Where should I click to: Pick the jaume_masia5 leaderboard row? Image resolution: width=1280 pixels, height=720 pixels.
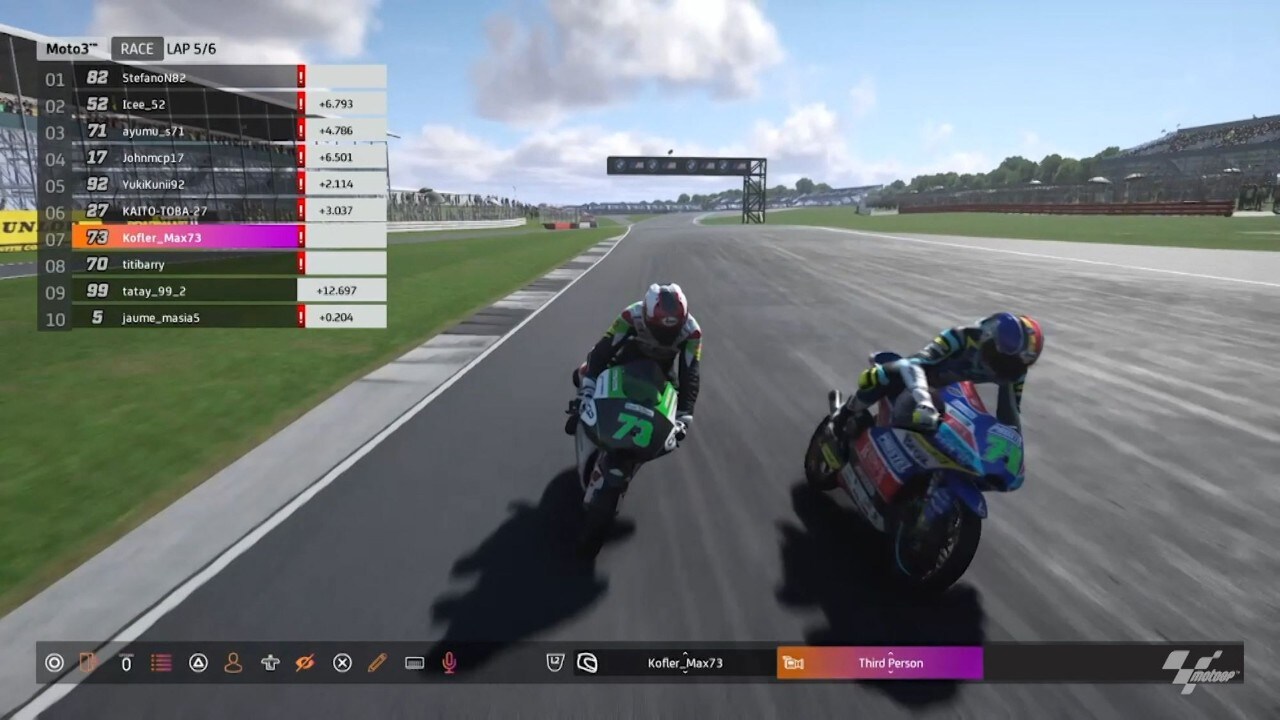[x=185, y=317]
